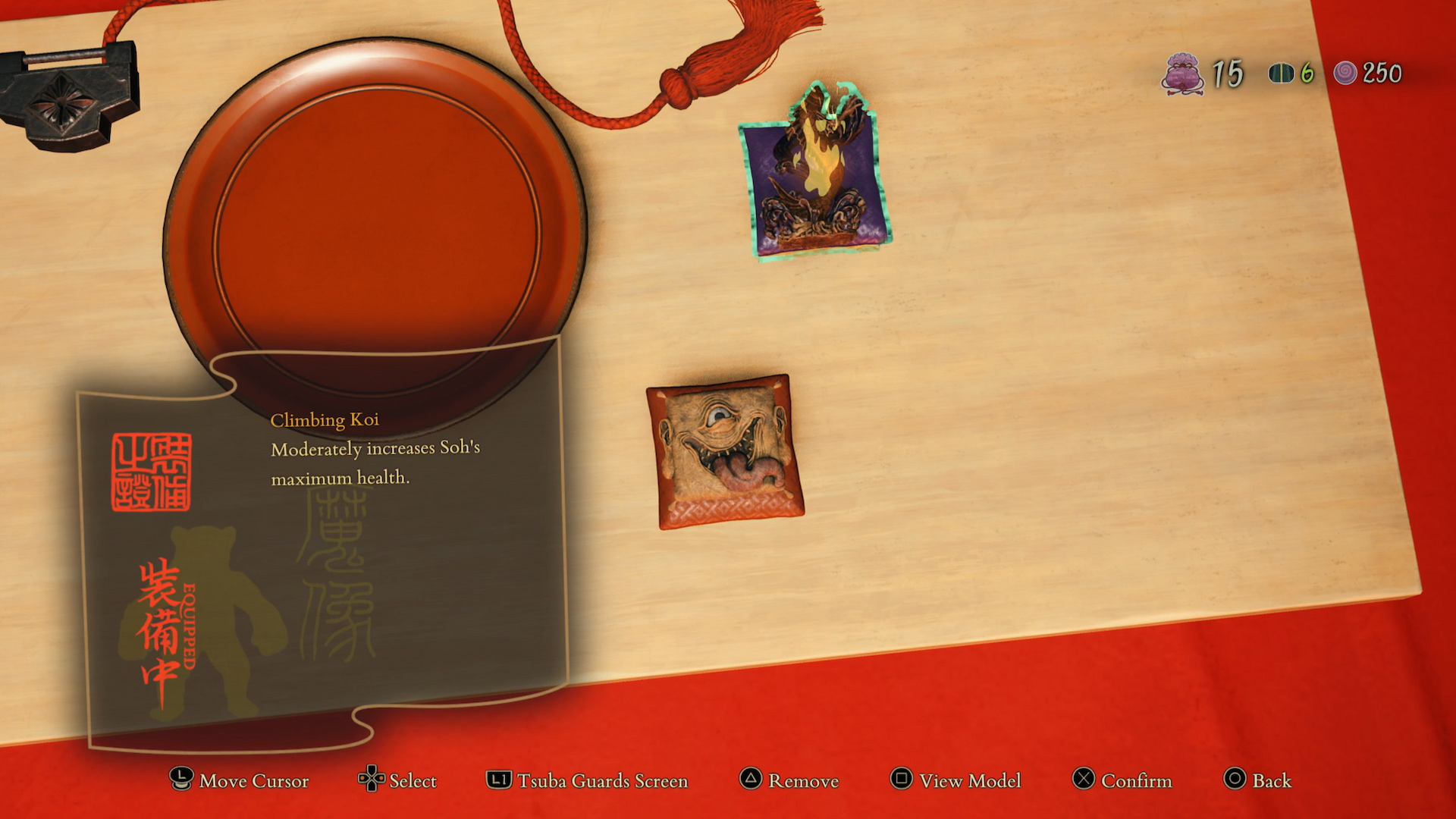
Task: Click the purple spirit currency icon showing 15
Action: coord(1183,75)
